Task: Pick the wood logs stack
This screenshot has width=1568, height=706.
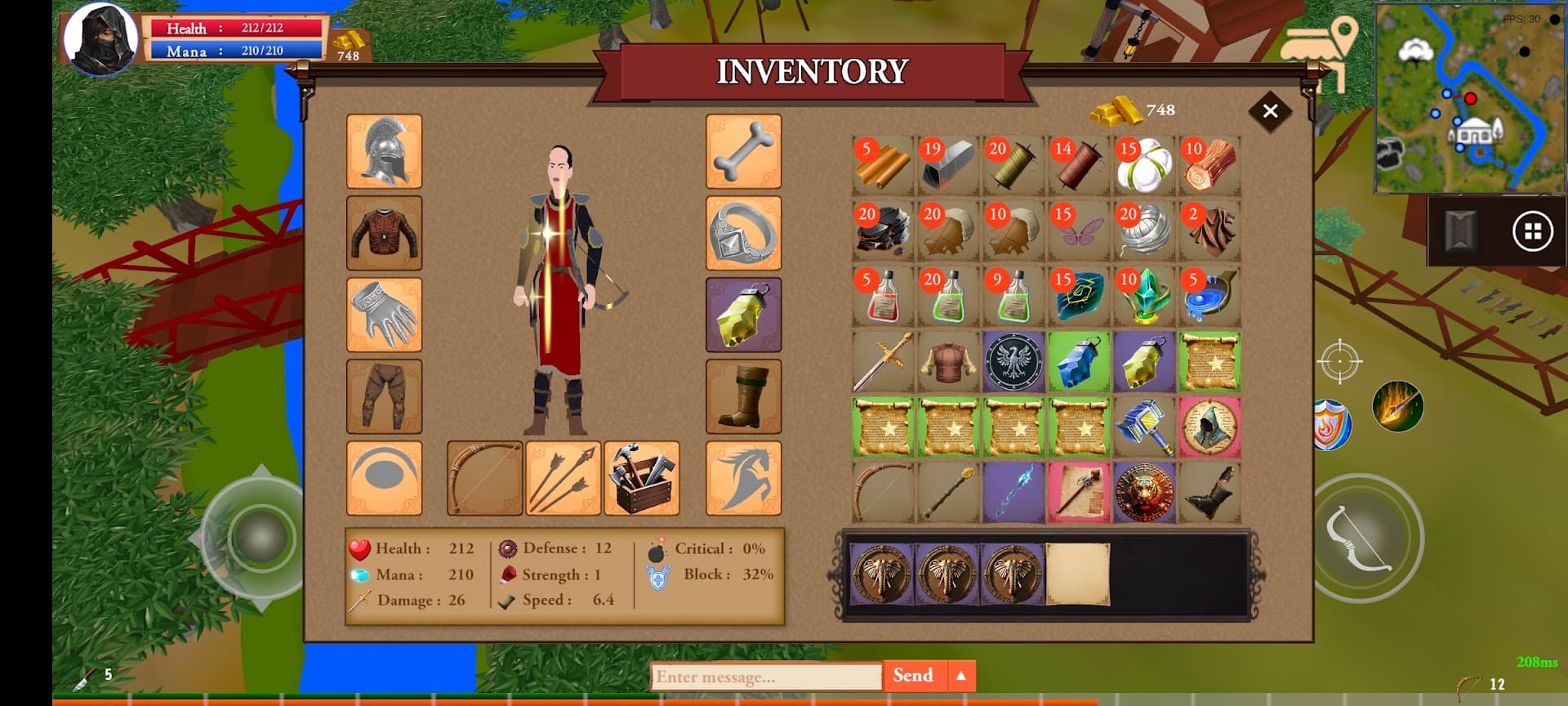Action: pos(1209,166)
